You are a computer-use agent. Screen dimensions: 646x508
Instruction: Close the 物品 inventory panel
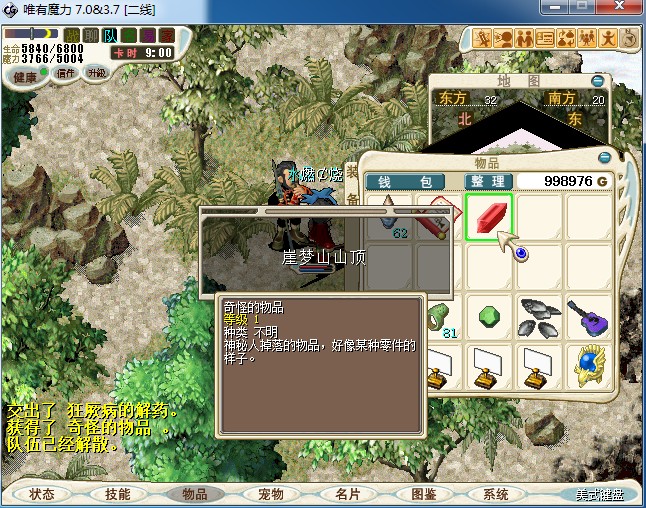coord(604,158)
